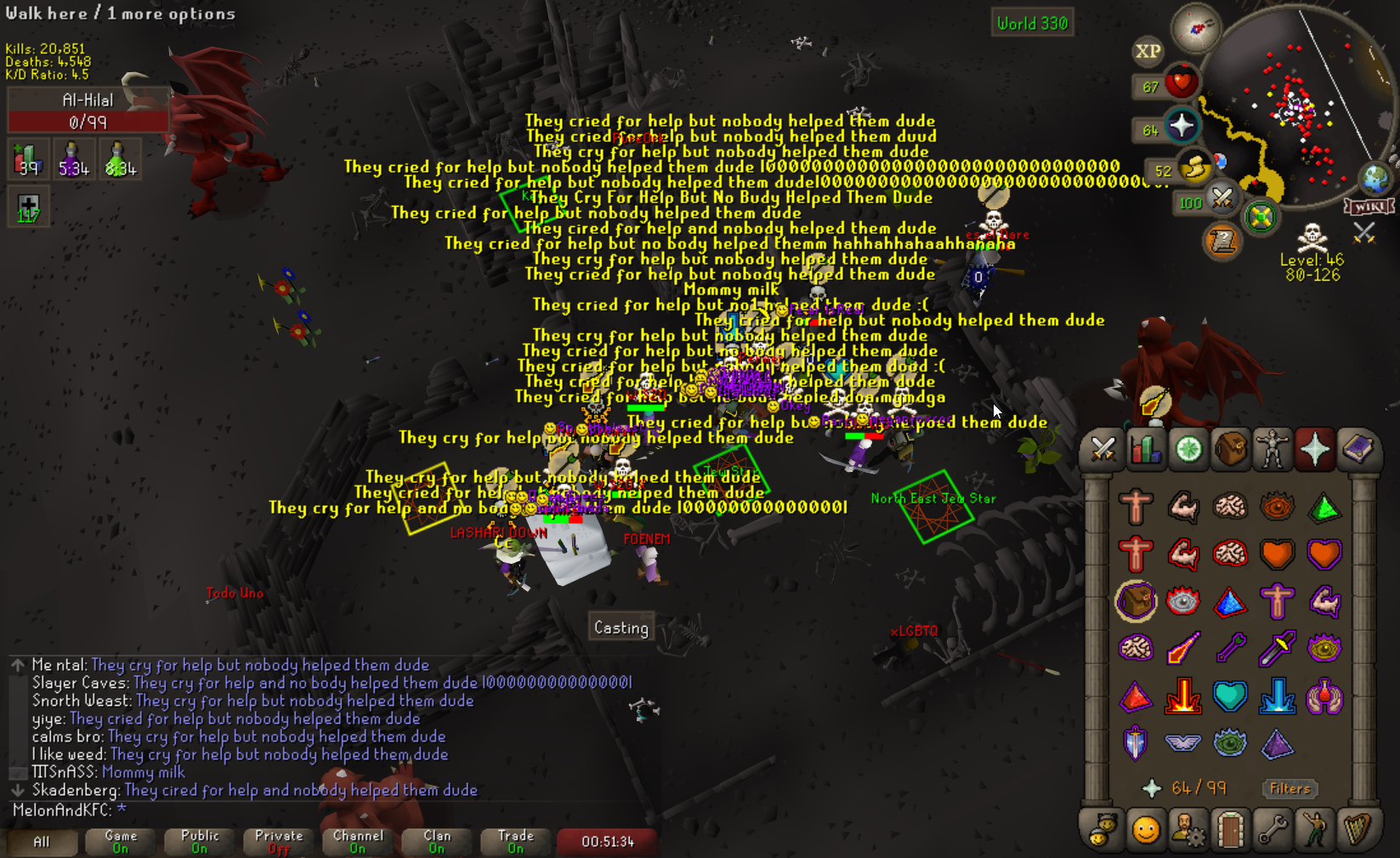Open the prayer Filters button
Viewport: 1400px width, 858px height.
(x=1289, y=788)
